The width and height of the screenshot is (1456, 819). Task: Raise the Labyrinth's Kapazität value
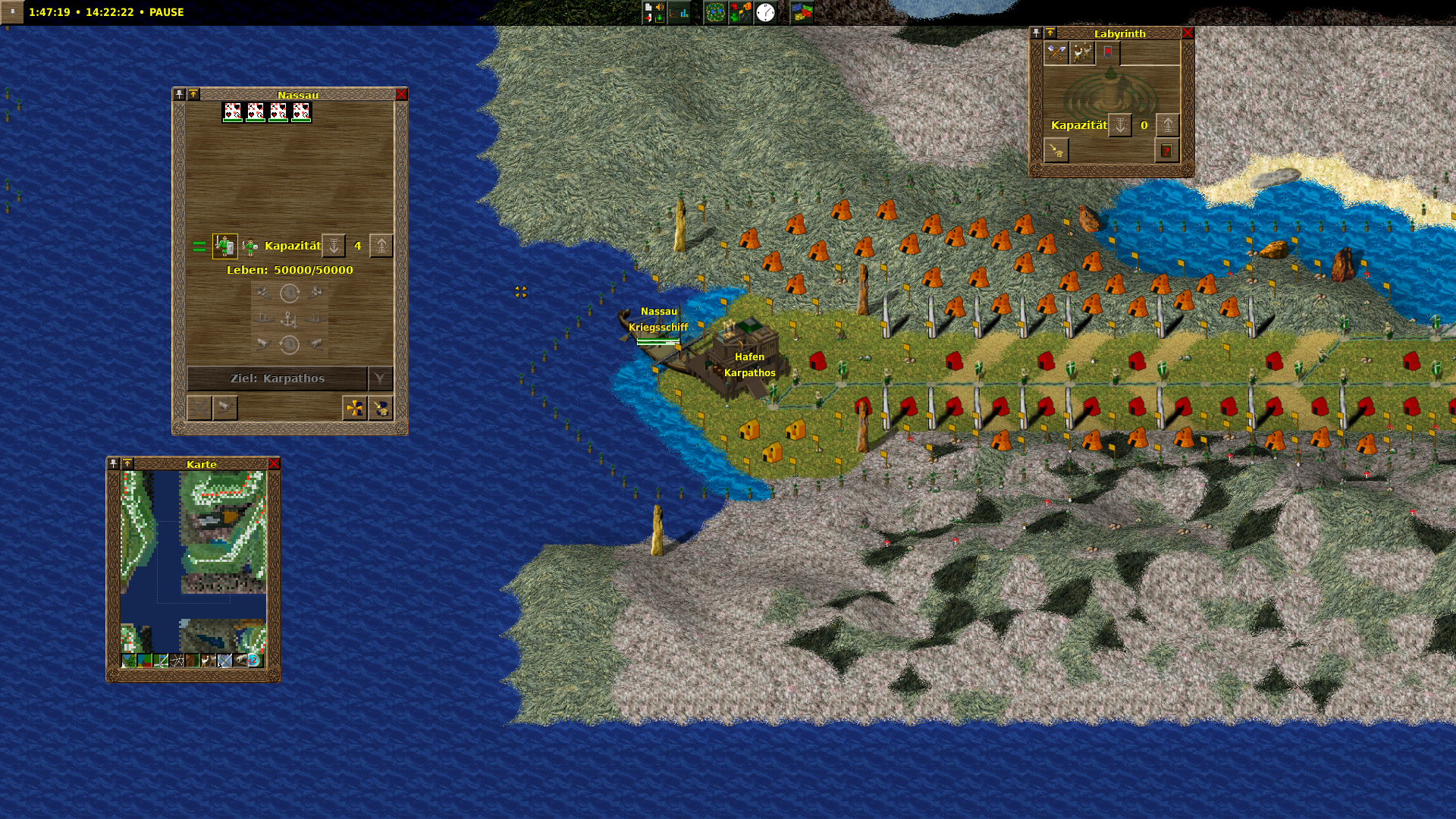(x=1168, y=125)
